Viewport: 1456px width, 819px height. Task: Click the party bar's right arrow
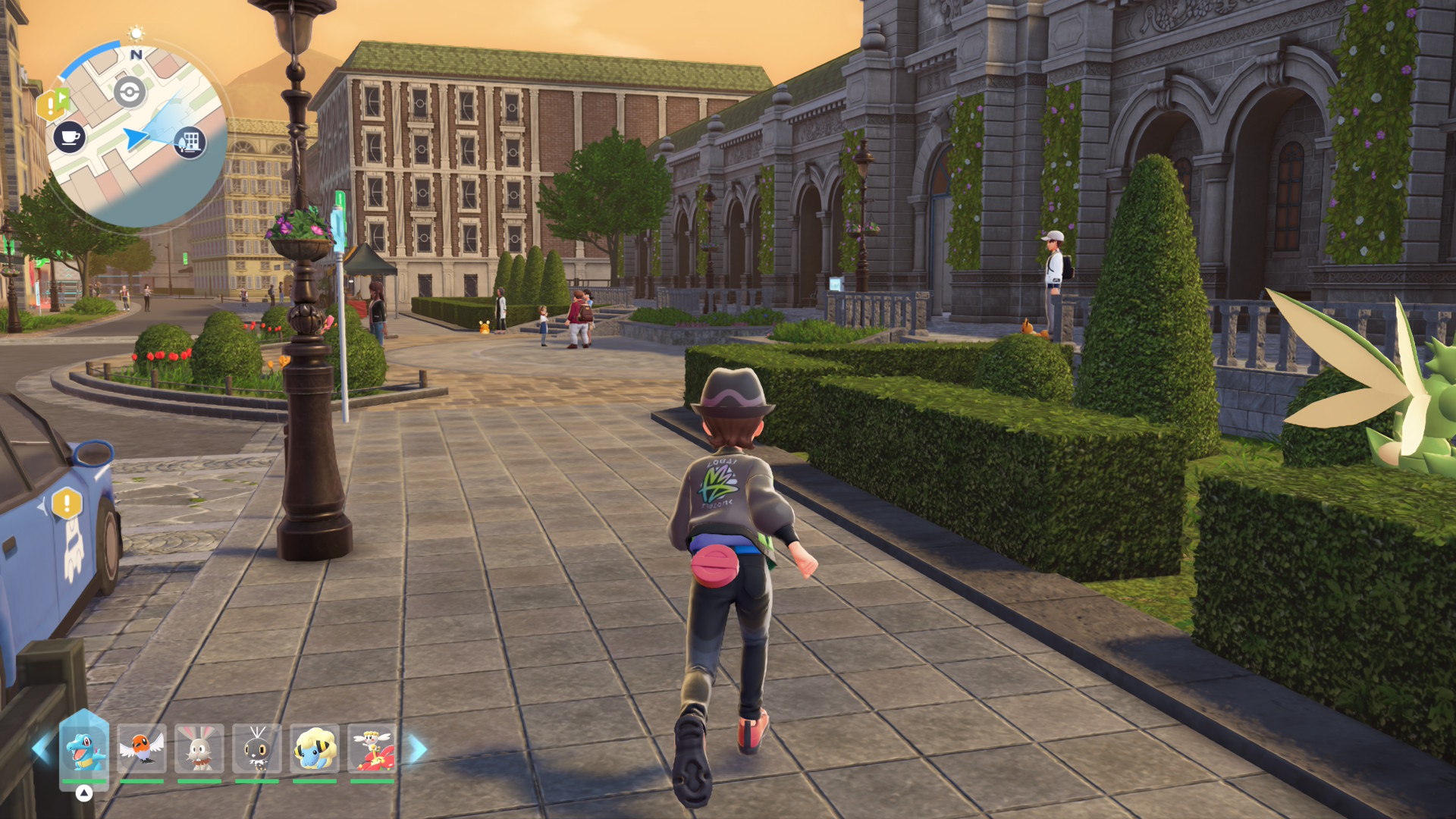tap(418, 749)
